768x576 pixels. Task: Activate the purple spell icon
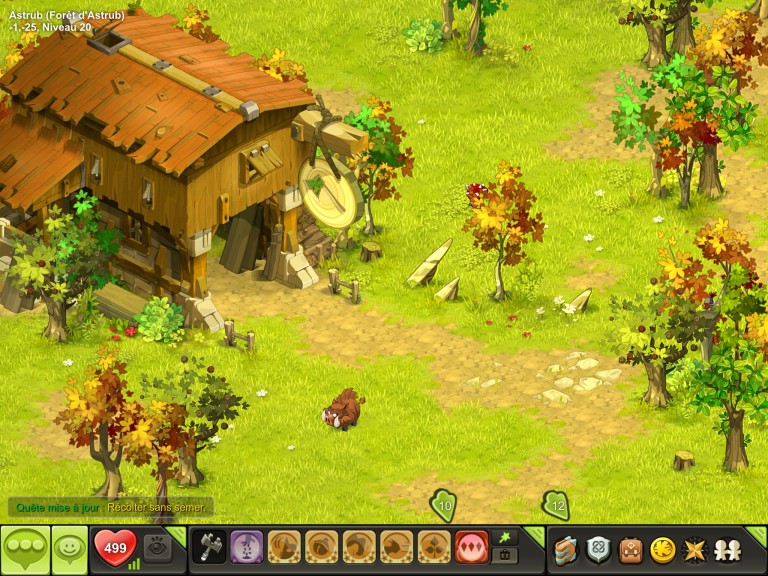coord(247,547)
